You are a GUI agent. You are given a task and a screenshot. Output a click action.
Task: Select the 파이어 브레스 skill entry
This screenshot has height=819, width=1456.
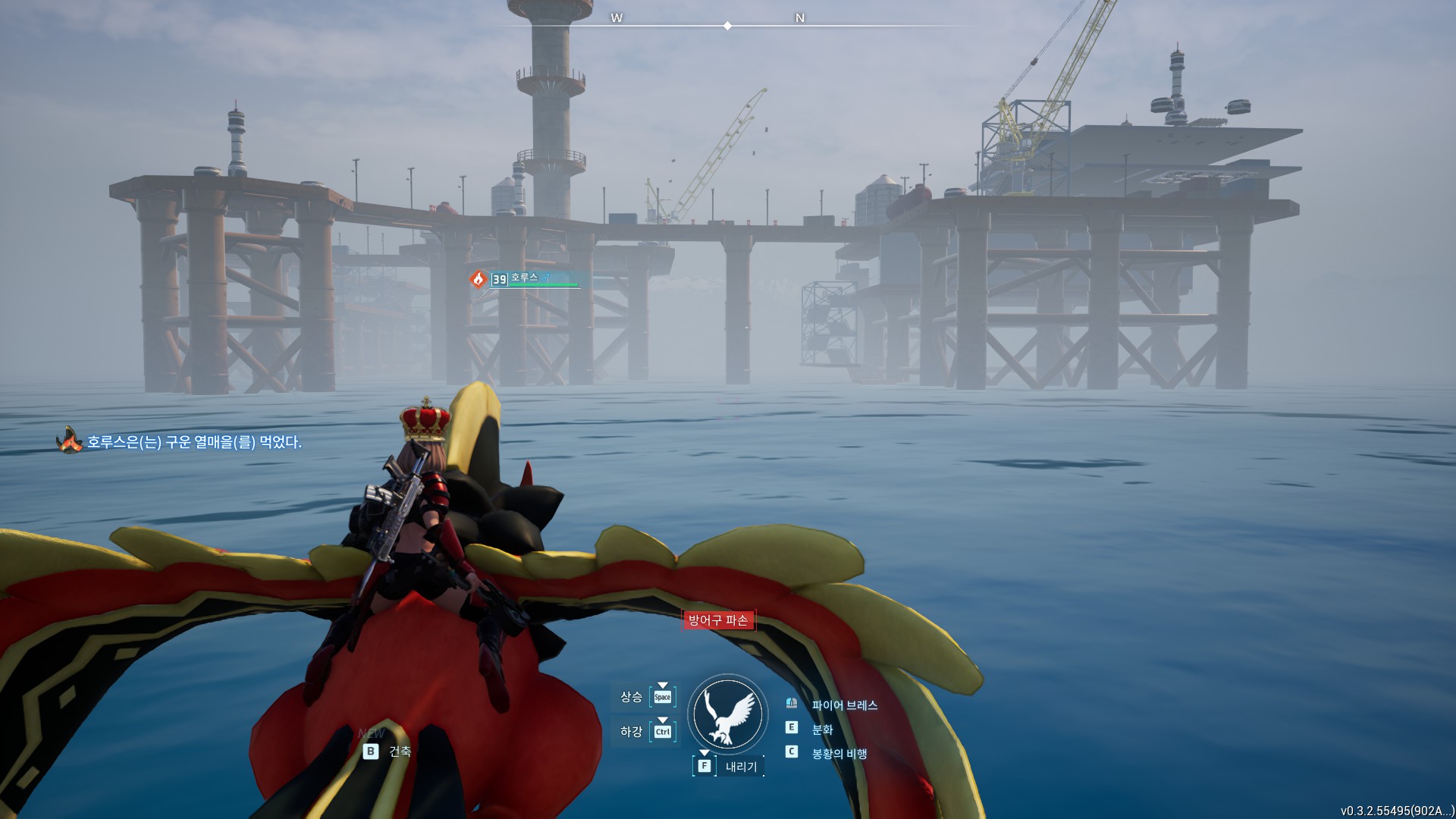pos(844,705)
